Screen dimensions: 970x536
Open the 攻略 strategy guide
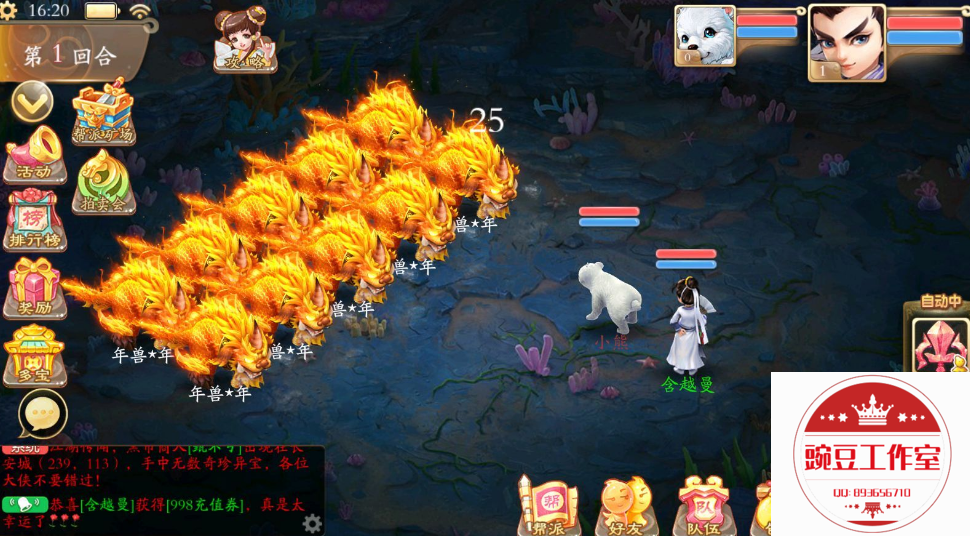(244, 42)
